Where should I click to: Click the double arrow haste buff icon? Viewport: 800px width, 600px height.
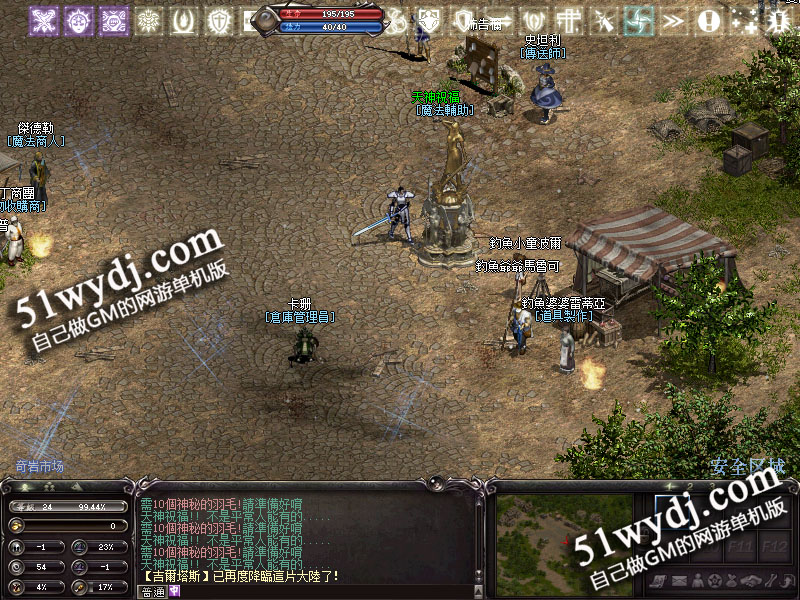tap(674, 19)
